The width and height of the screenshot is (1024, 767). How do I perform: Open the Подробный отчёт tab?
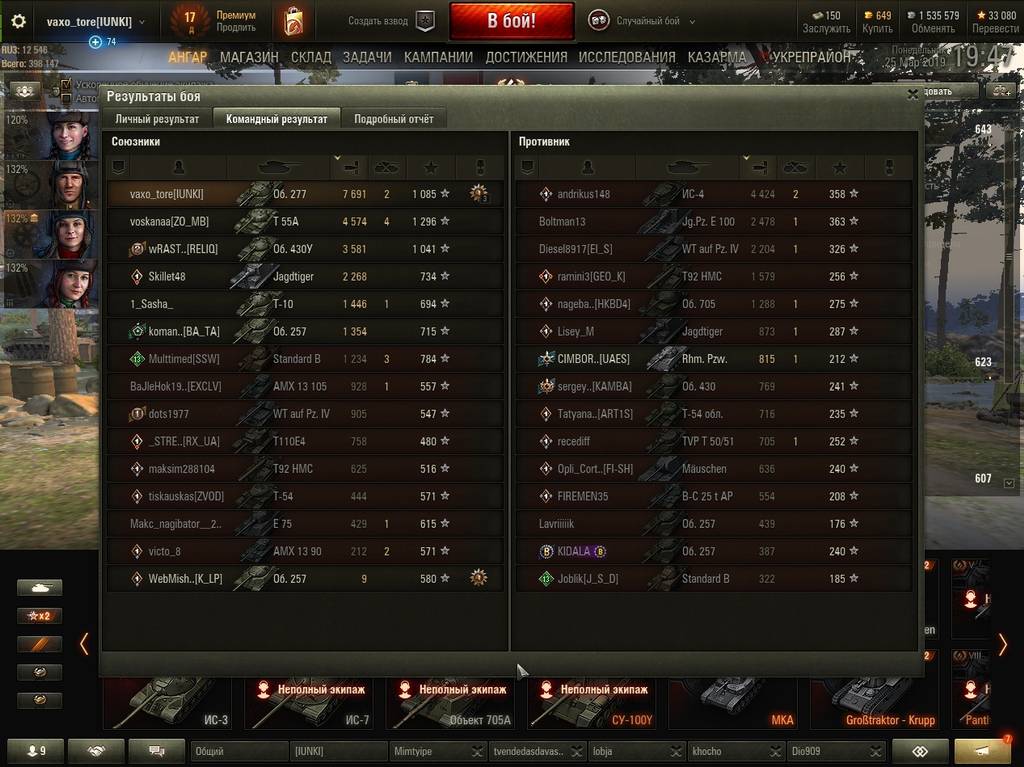tap(394, 119)
